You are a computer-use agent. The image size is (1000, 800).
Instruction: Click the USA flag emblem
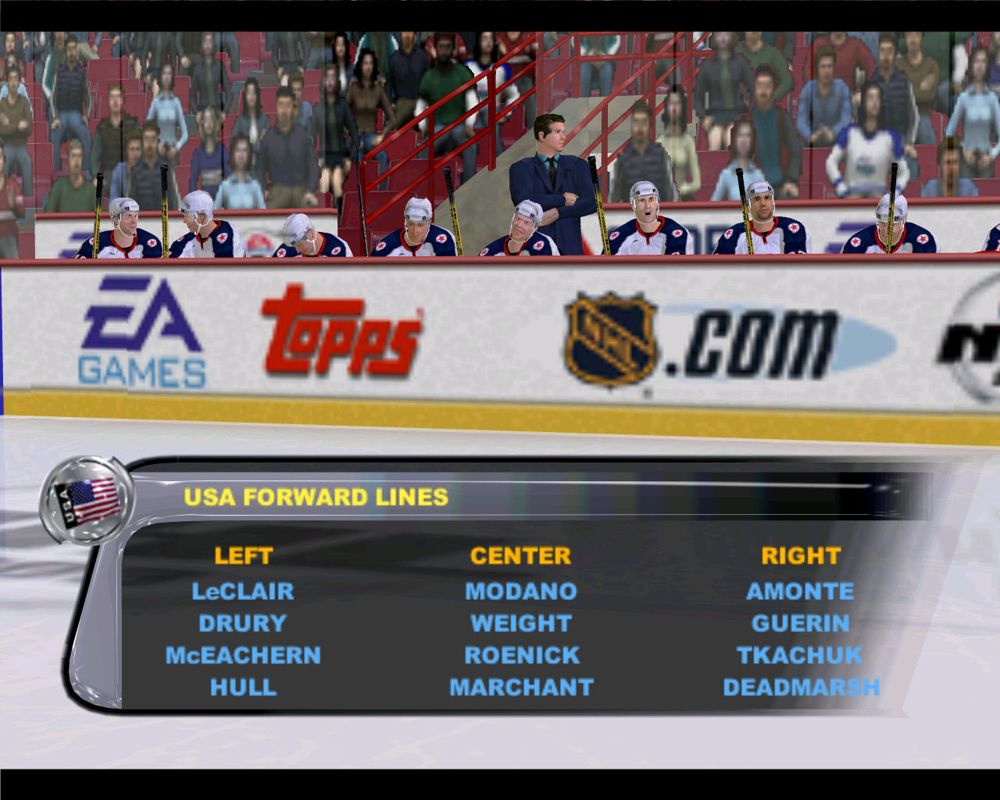(87, 499)
